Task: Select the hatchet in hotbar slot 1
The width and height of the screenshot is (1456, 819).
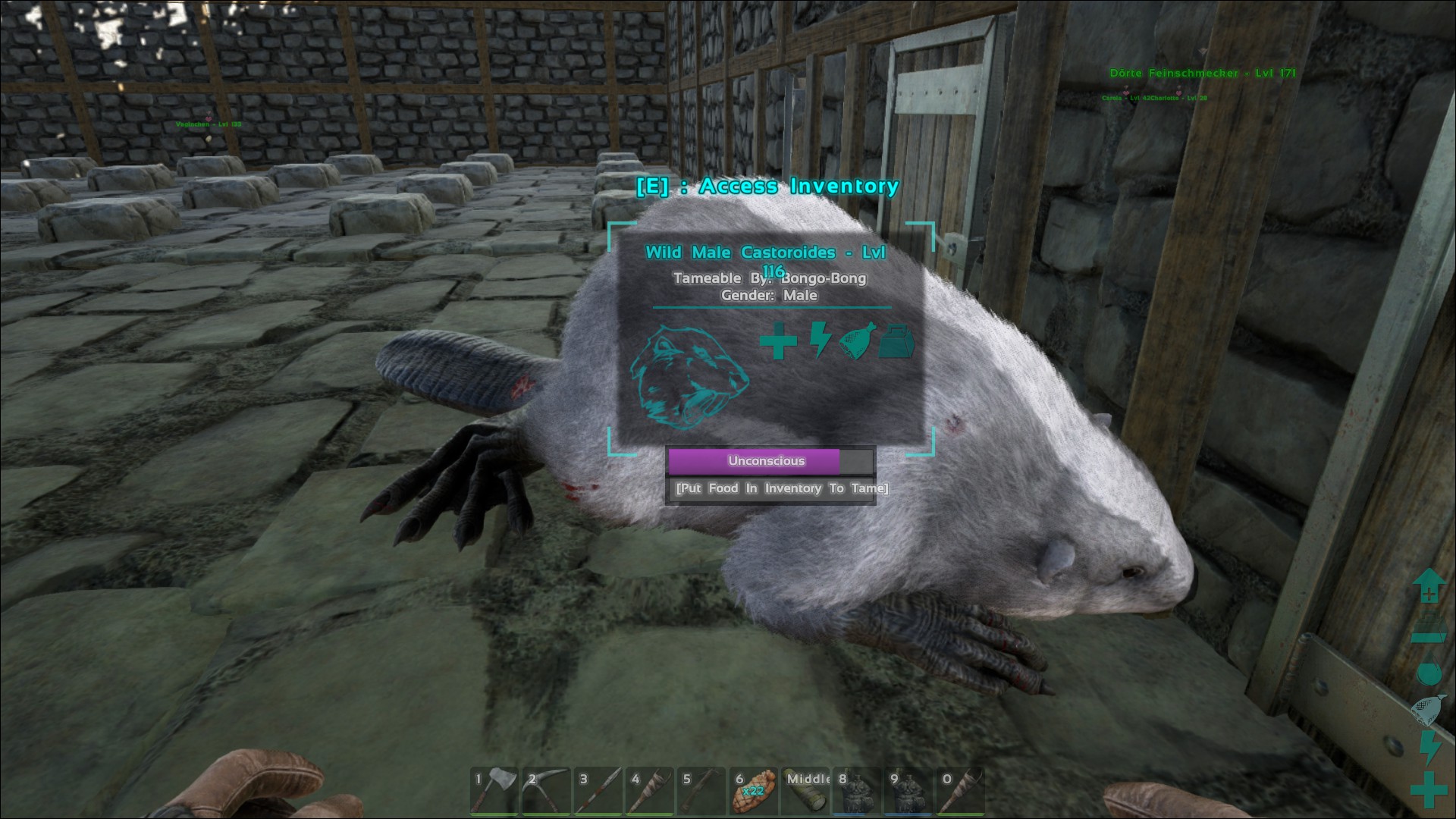Action: tap(494, 790)
